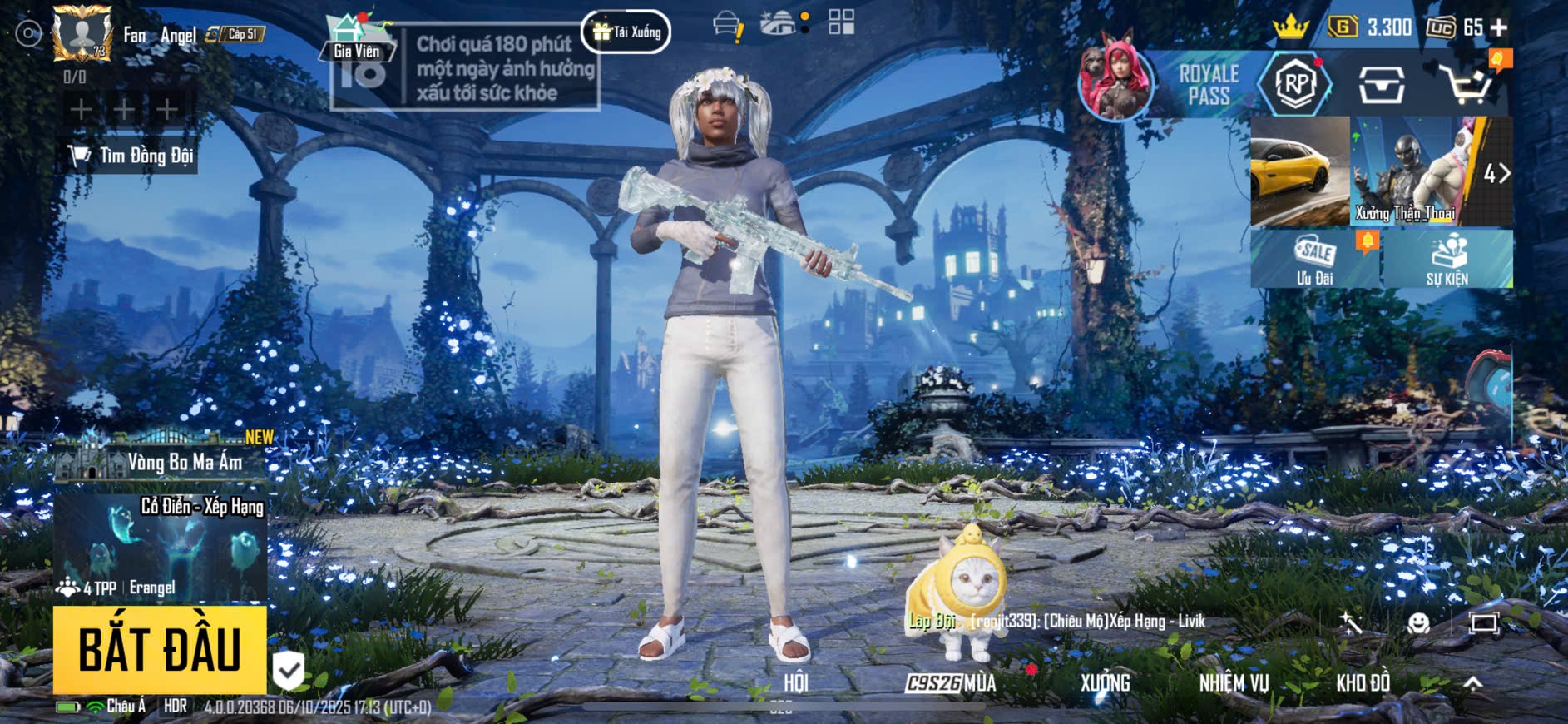Open the player profile avatar

point(82,33)
